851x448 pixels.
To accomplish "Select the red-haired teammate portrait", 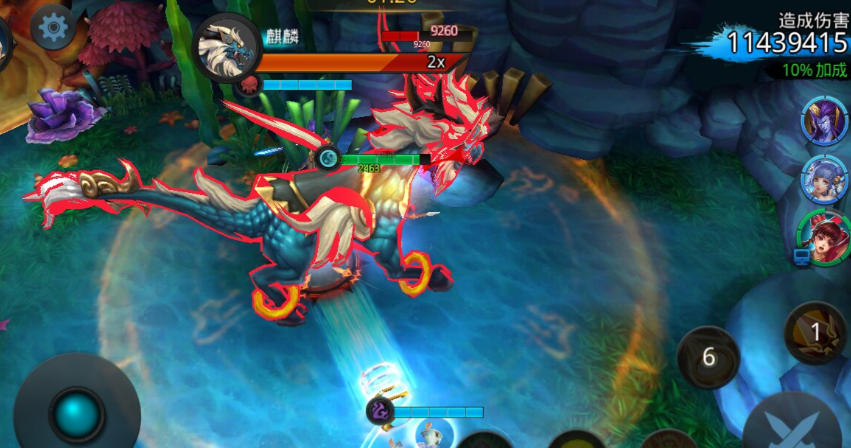I will 822,237.
